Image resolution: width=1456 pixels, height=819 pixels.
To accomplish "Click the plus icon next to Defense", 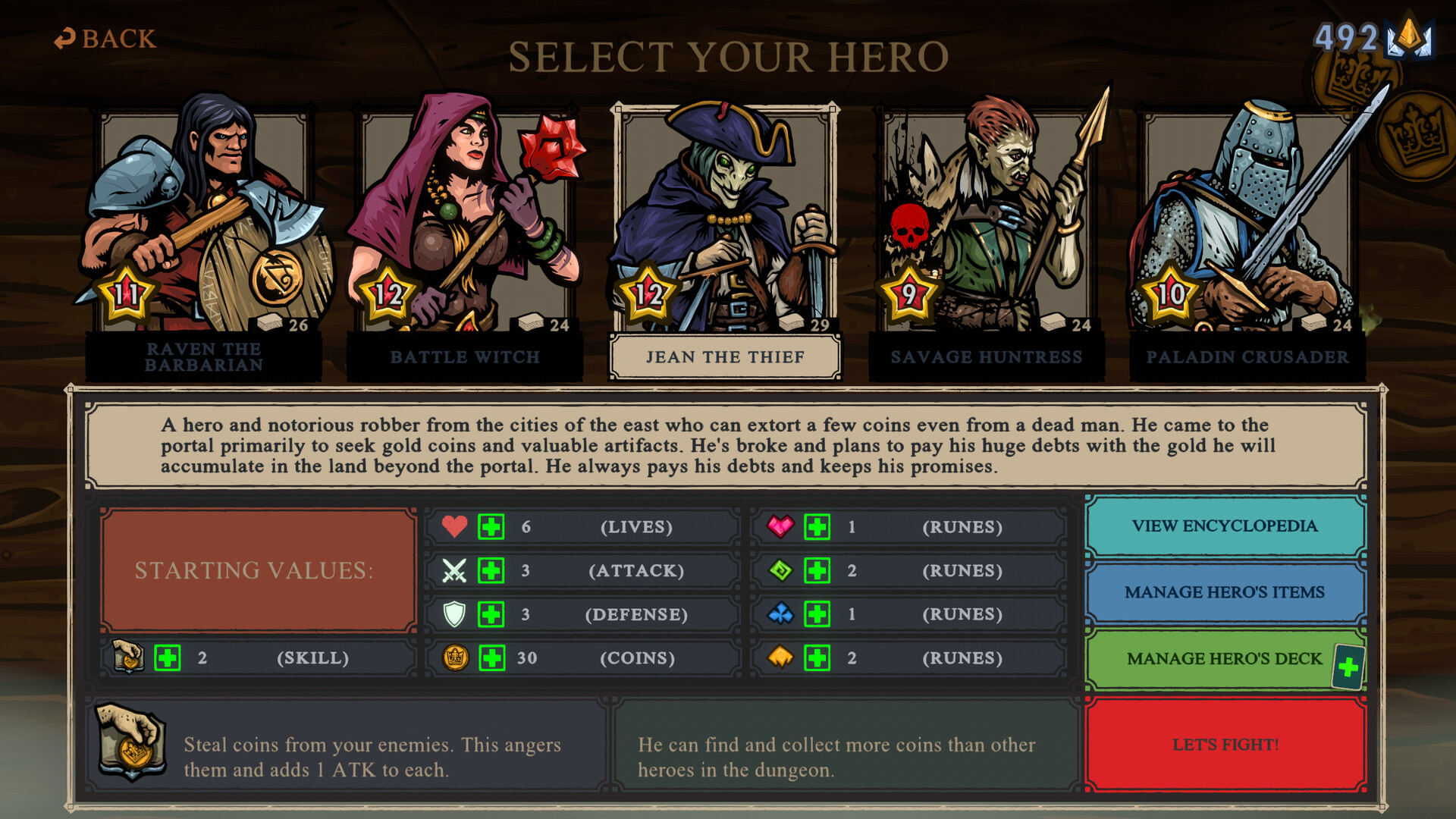I will (x=490, y=614).
